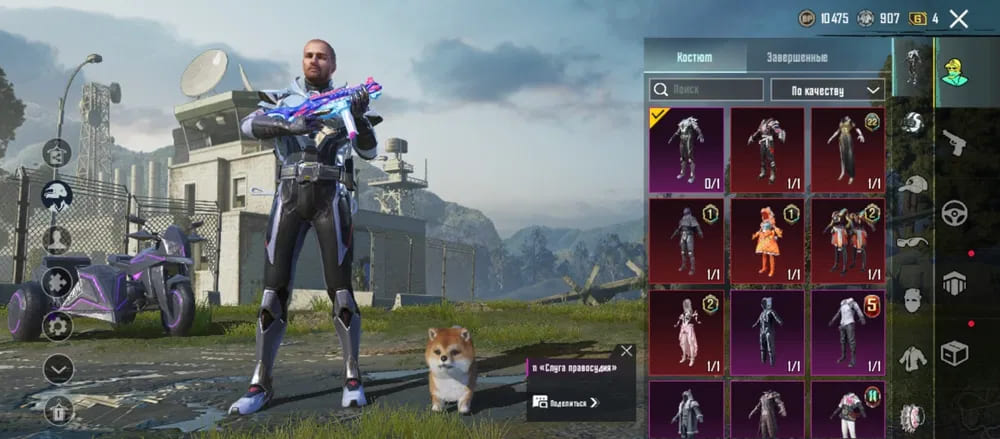Select the costume tile with red 5 badge
The image size is (1000, 439).
847,329
